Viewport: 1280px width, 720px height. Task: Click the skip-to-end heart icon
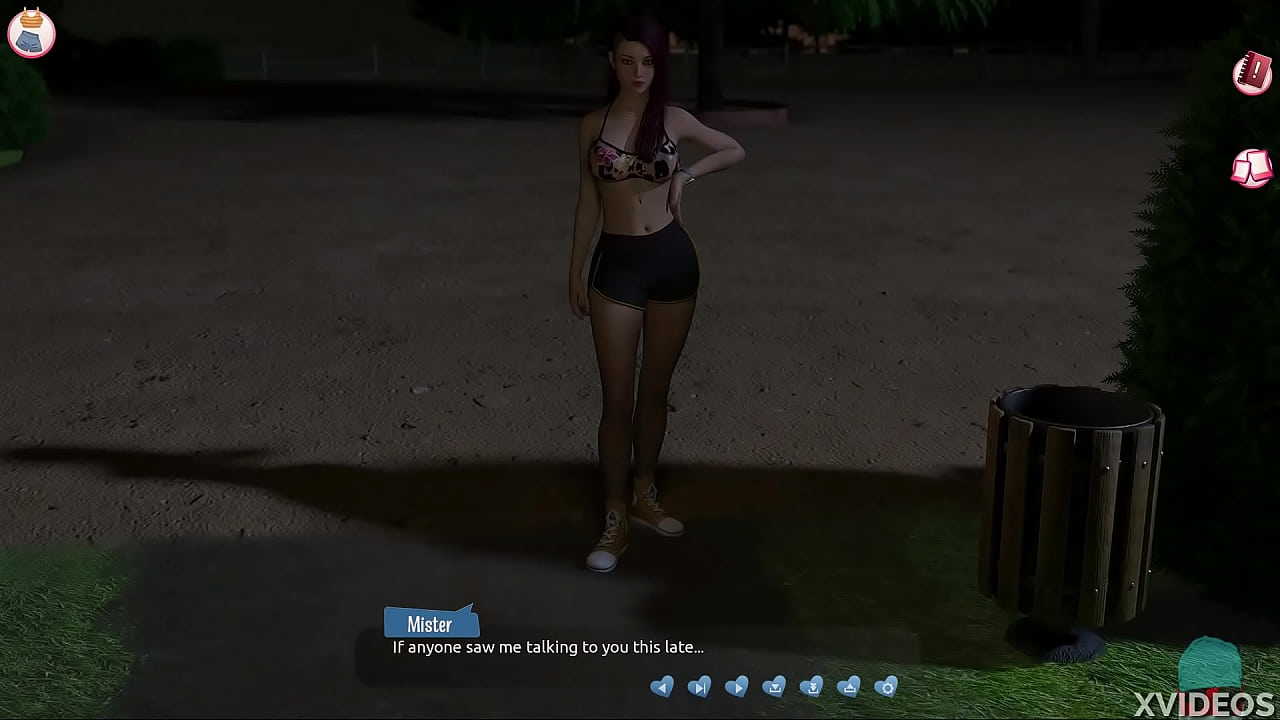[700, 687]
